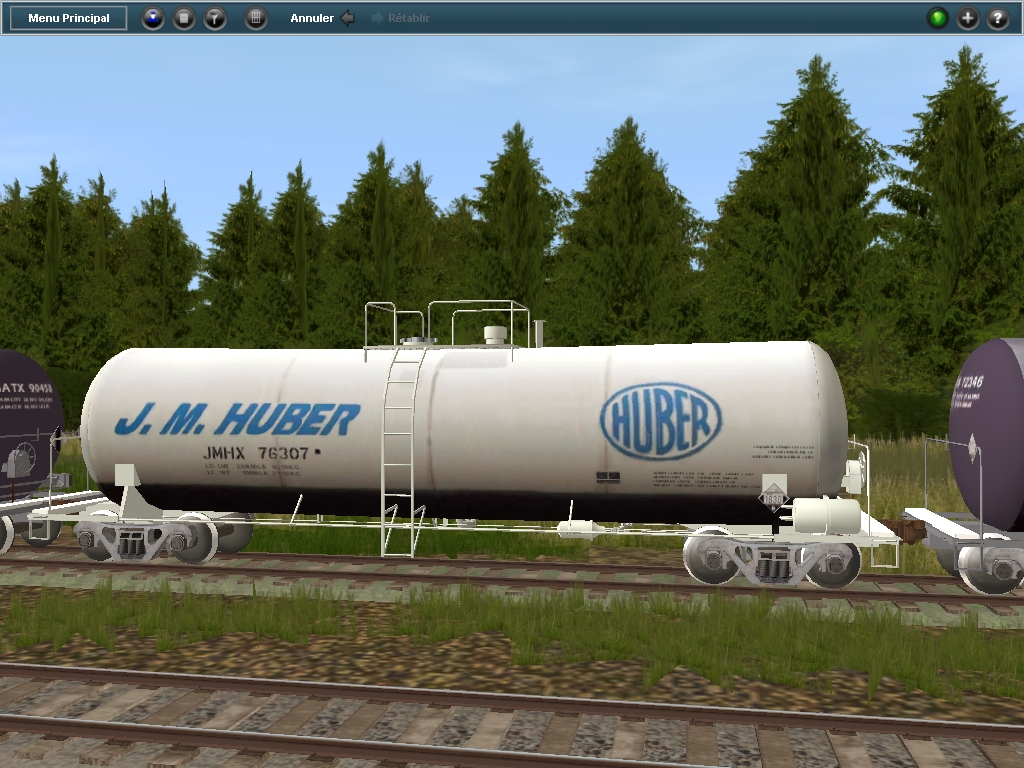Open help with the question mark button
The height and width of the screenshot is (768, 1024).
point(998,18)
